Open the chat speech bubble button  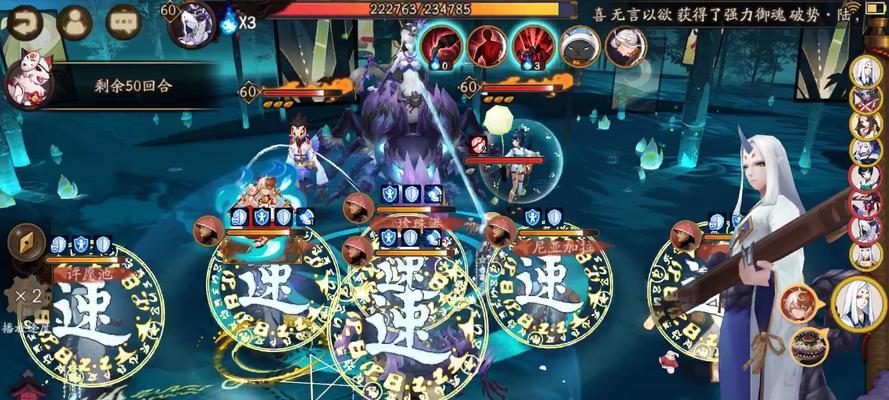(123, 20)
